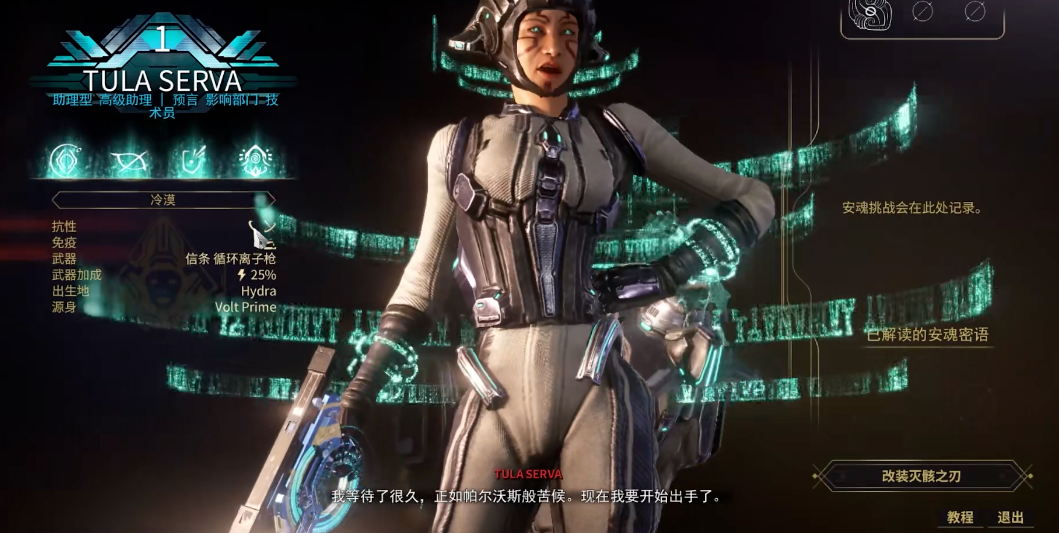This screenshot has height=533, width=1059.
Task: Select the filled Requiem mod slot with swirl glyph
Action: (870, 12)
